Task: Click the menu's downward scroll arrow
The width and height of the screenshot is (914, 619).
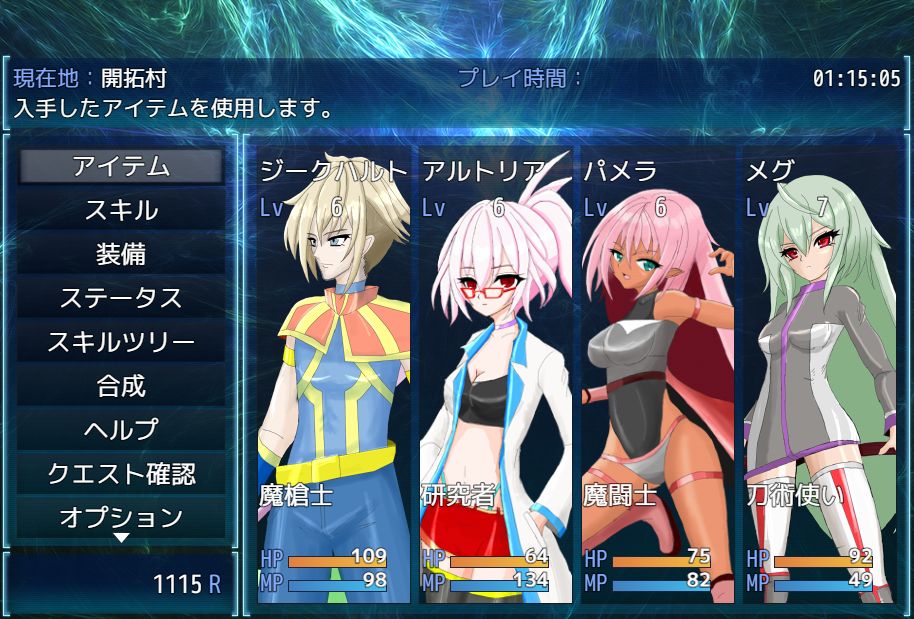Action: [x=121, y=538]
